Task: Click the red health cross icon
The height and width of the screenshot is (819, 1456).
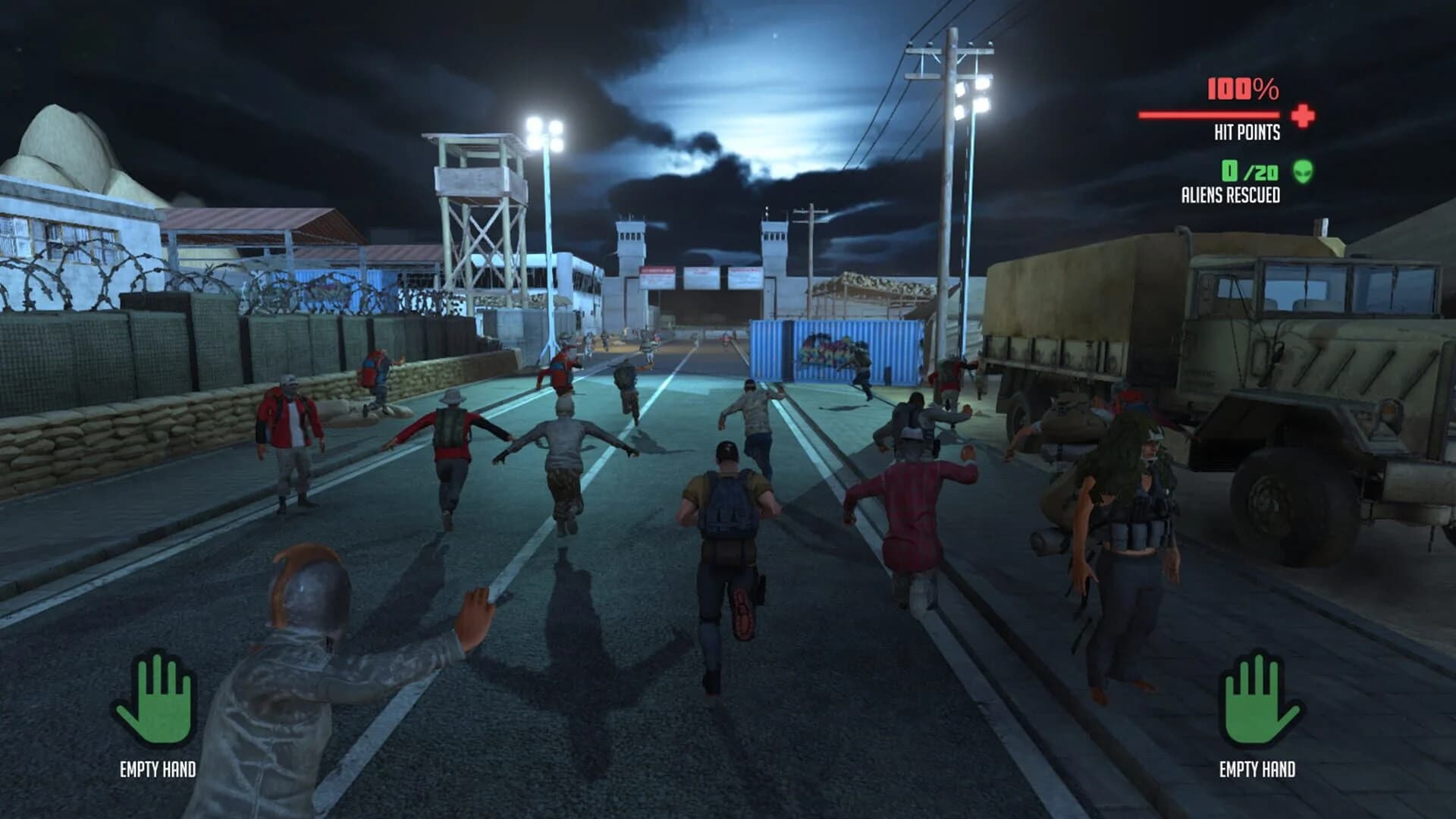Action: 1302,115
